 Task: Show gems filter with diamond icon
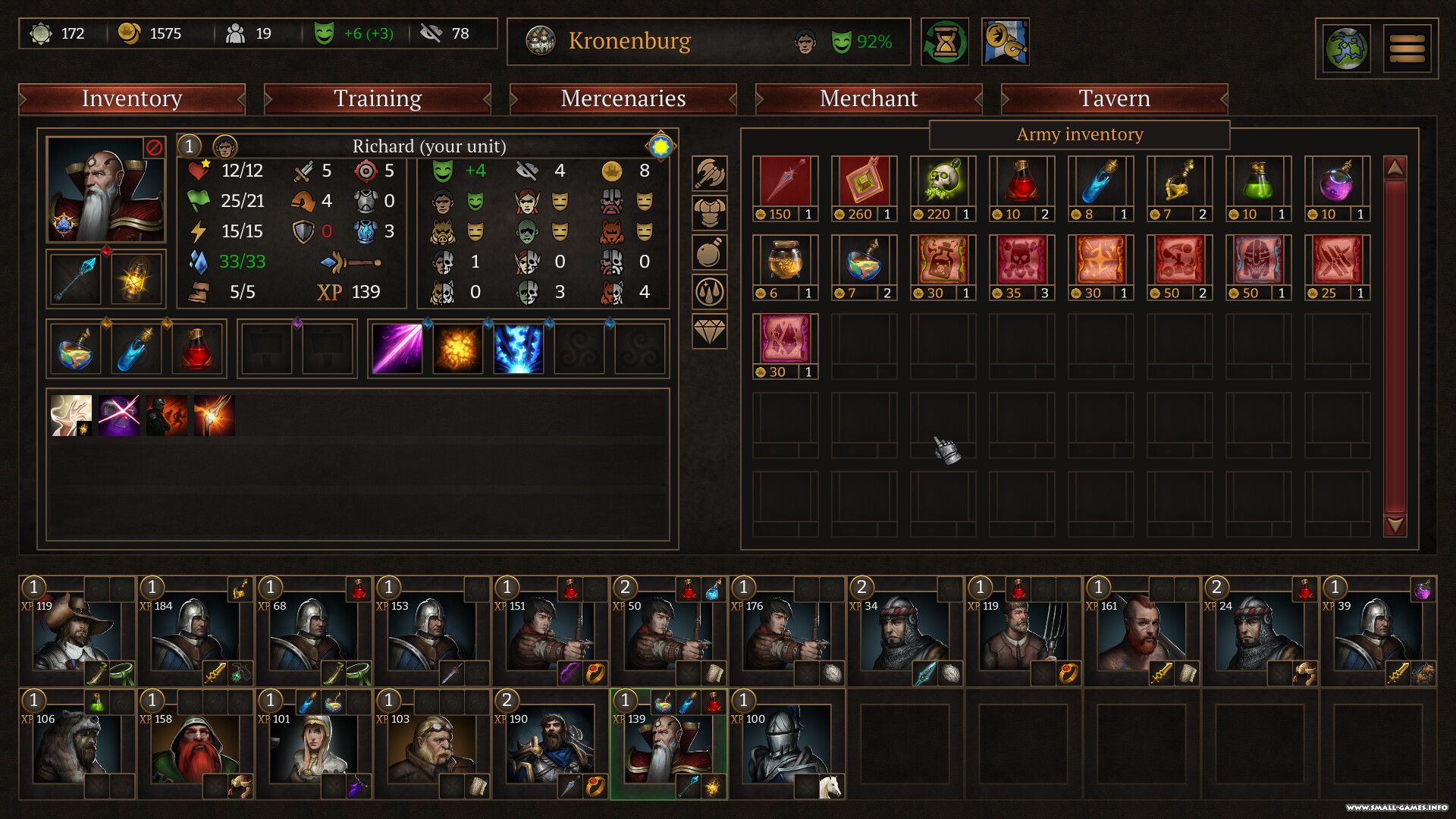click(709, 331)
